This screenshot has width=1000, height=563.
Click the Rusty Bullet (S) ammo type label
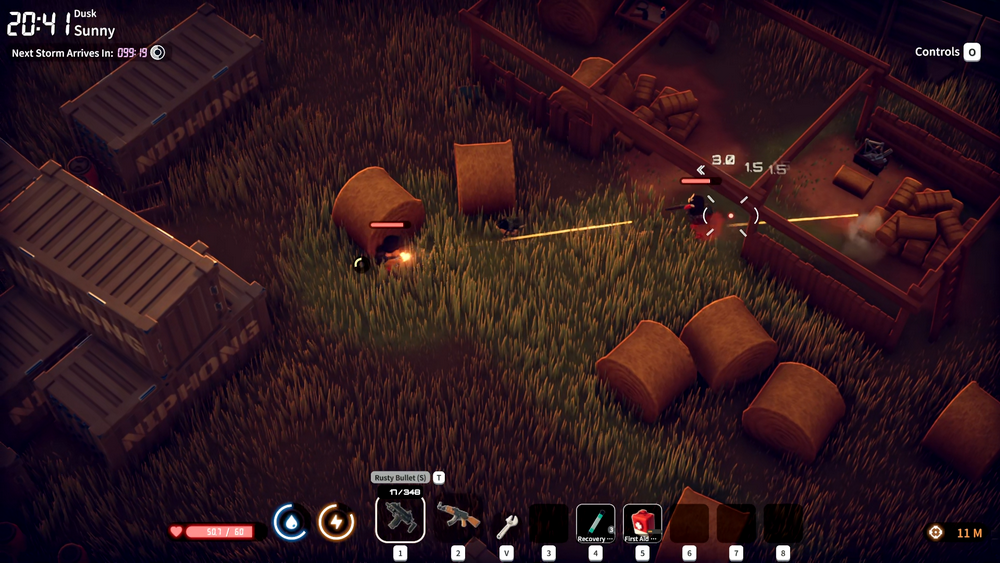click(x=400, y=478)
